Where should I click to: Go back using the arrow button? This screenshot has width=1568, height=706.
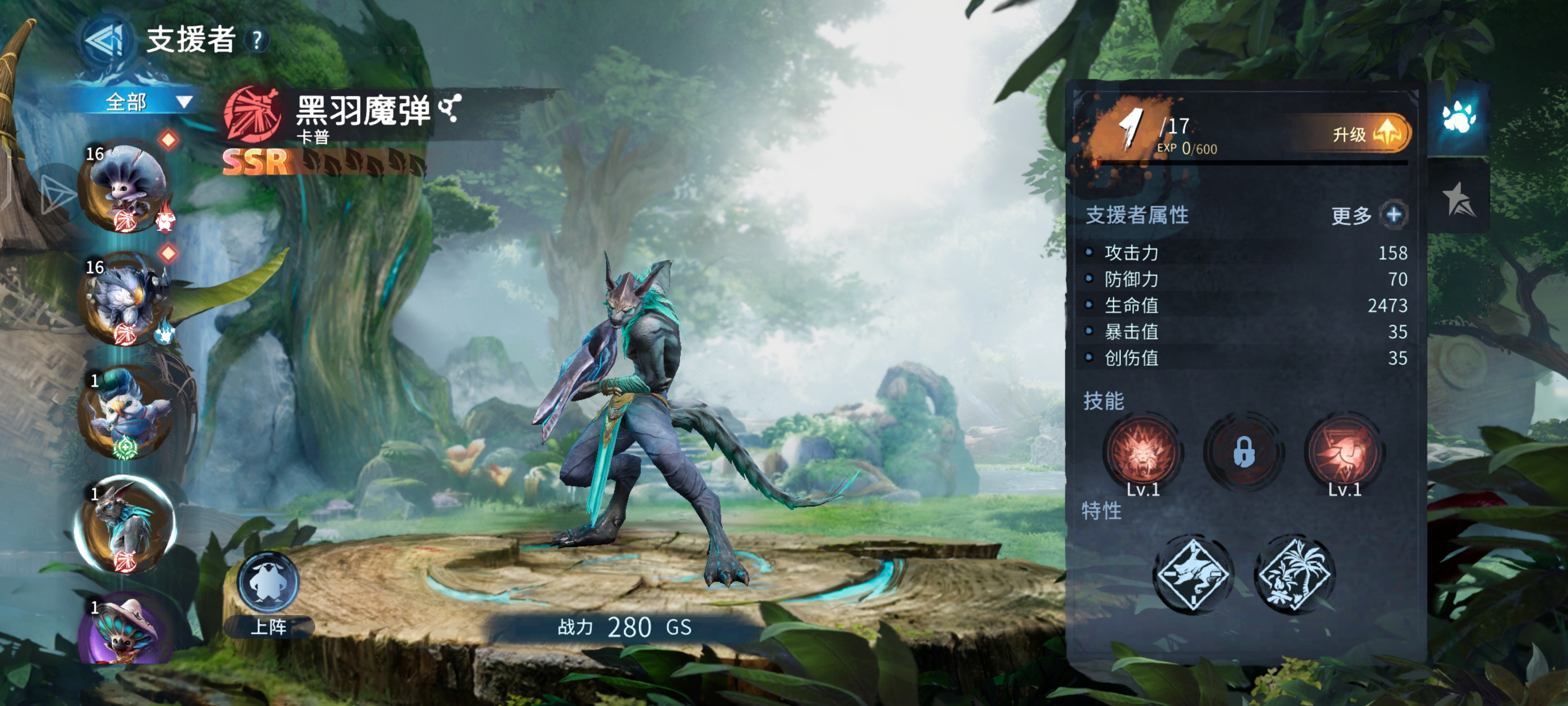tap(105, 41)
